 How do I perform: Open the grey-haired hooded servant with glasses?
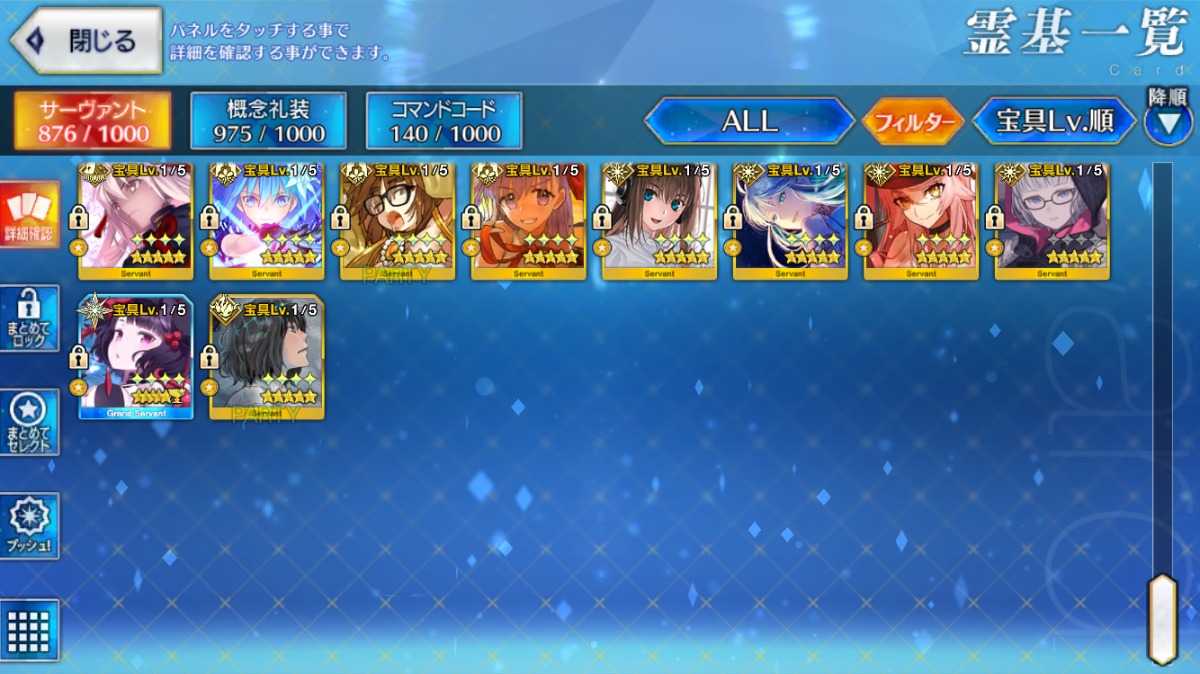[x=1052, y=222]
